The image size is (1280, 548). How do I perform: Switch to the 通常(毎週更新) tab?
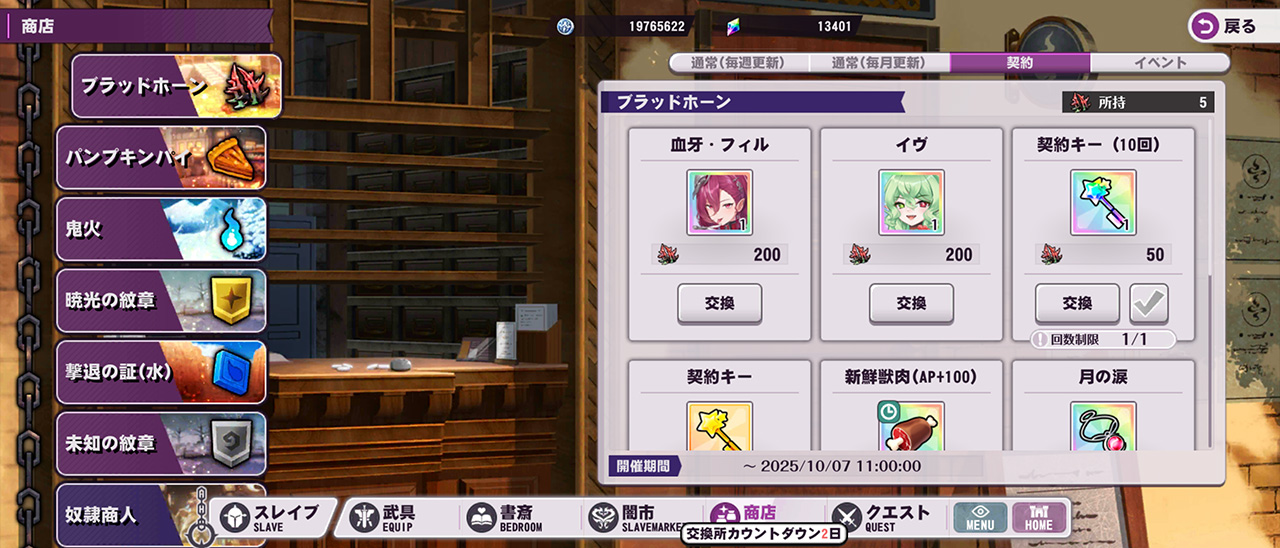click(x=738, y=63)
